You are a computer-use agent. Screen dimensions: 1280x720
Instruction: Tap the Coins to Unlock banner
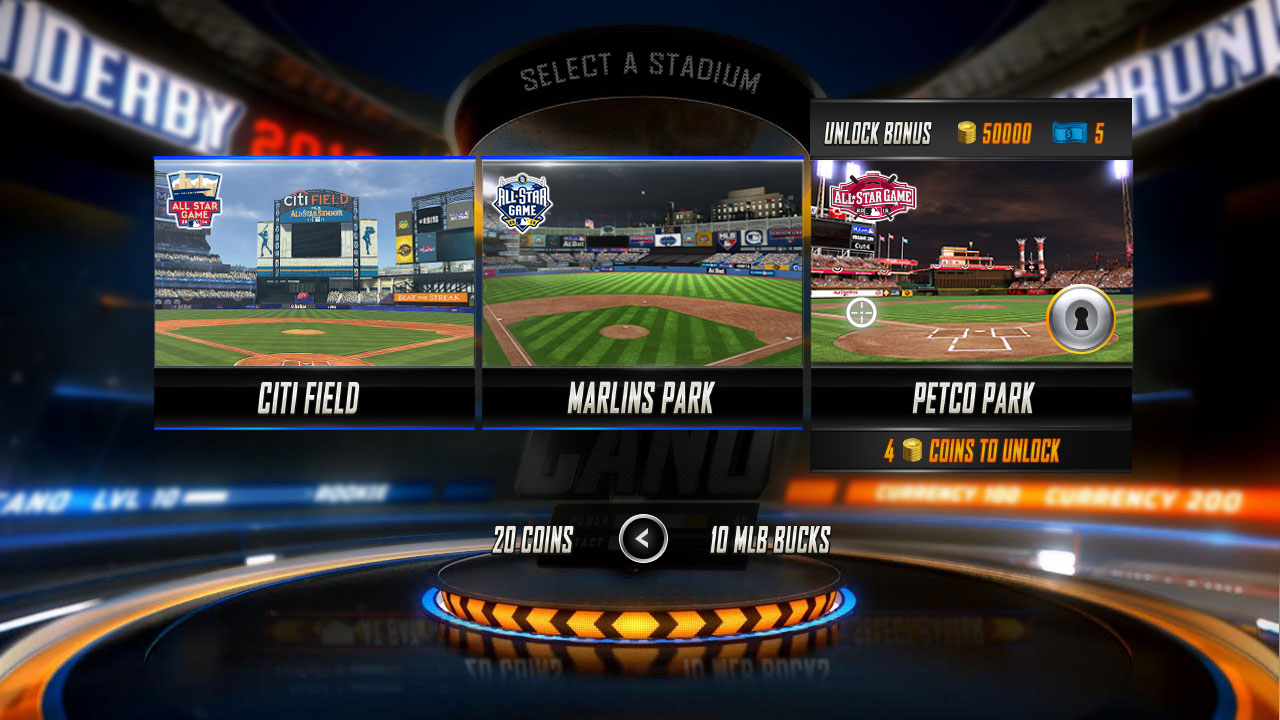tap(971, 451)
